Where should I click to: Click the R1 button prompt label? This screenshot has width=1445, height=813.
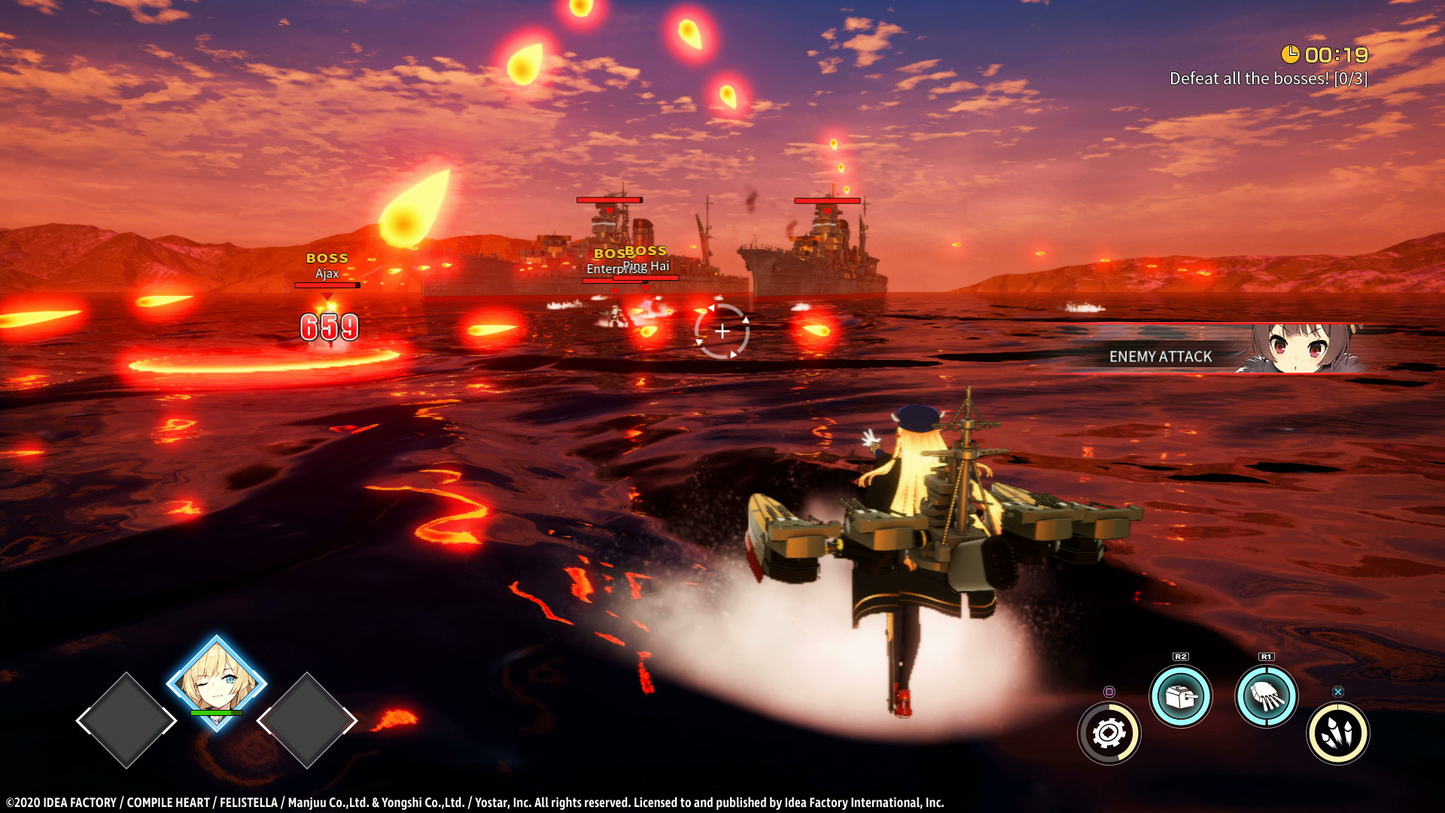[1266, 657]
